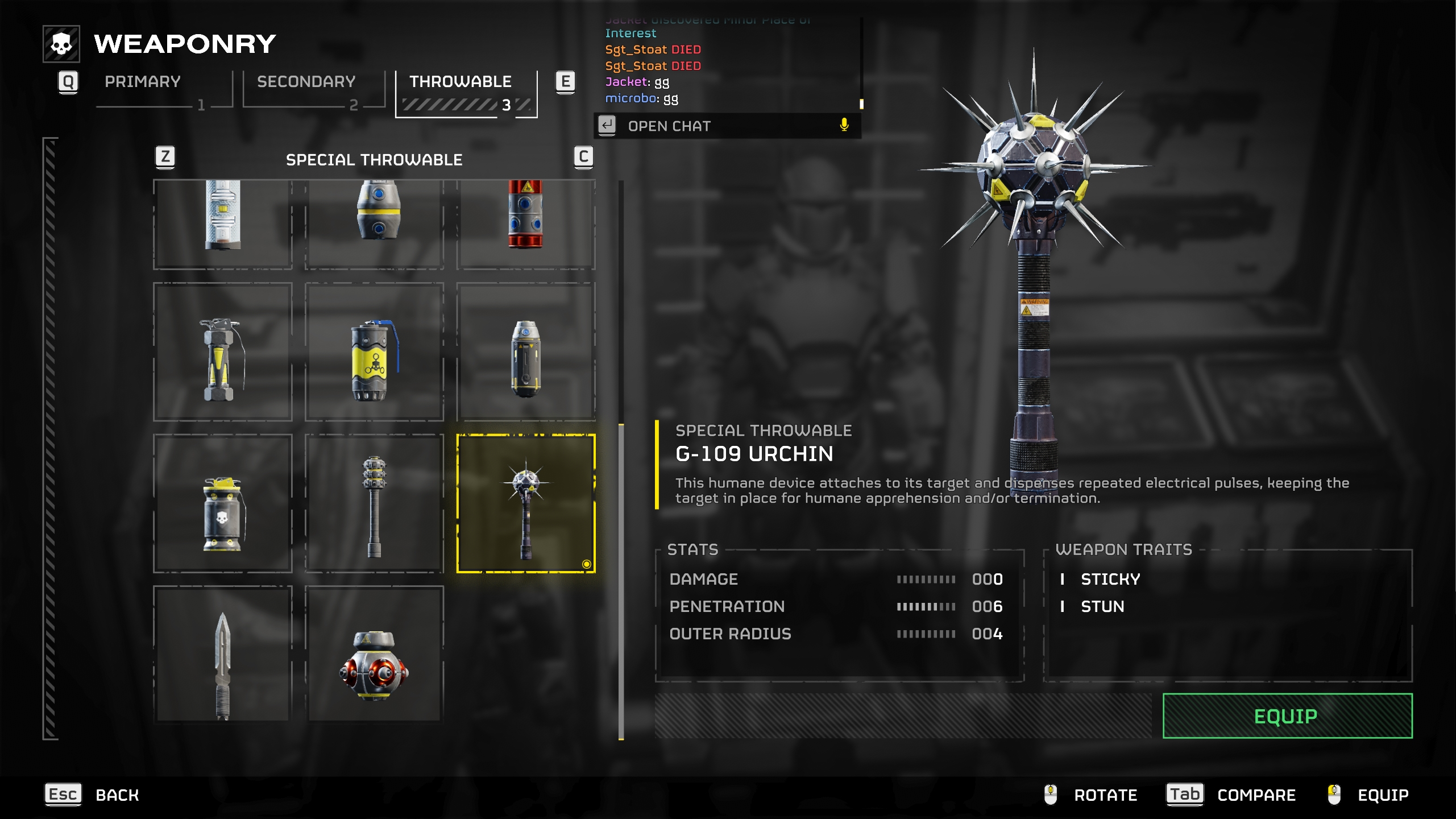Switch to the Primary weapons tab

point(143,82)
